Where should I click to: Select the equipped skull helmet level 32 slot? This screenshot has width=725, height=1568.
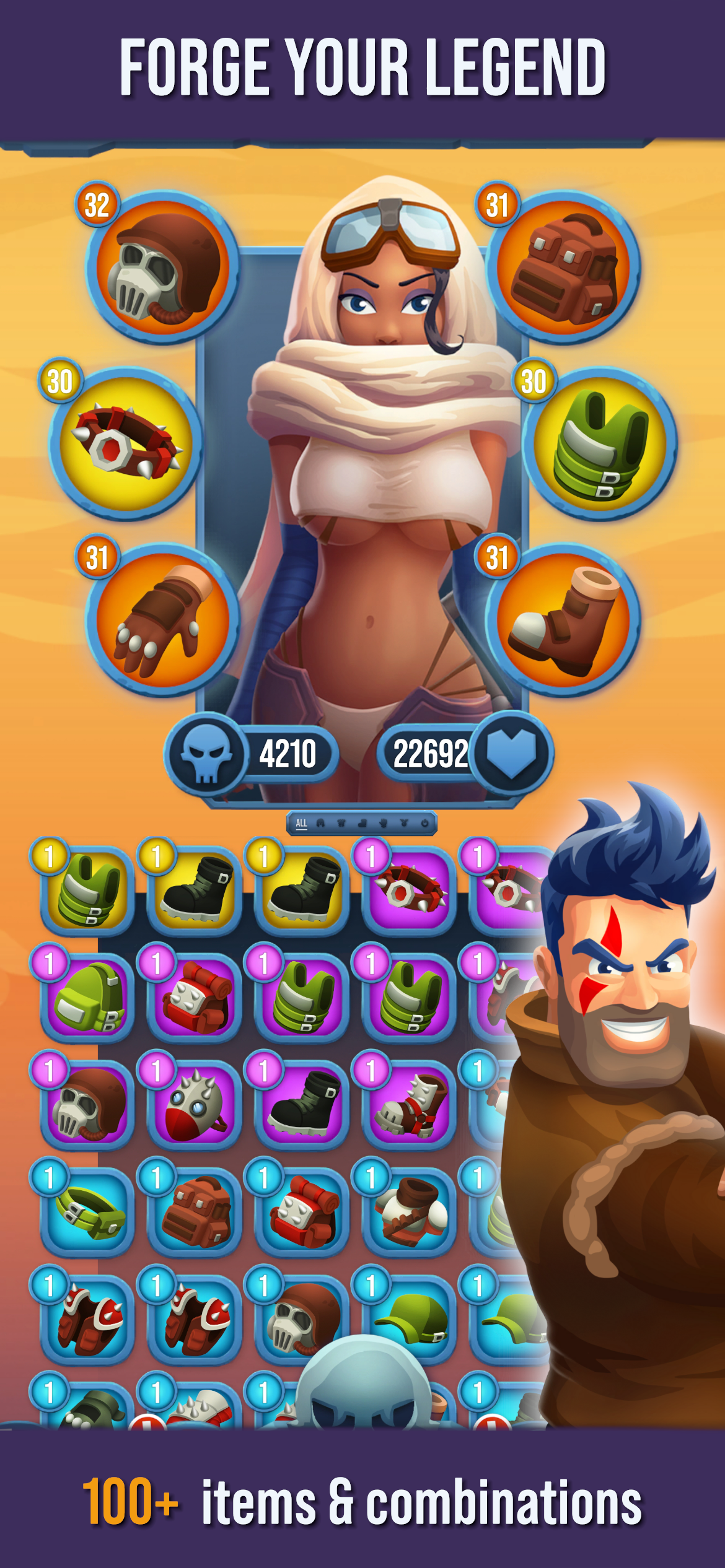point(162,269)
